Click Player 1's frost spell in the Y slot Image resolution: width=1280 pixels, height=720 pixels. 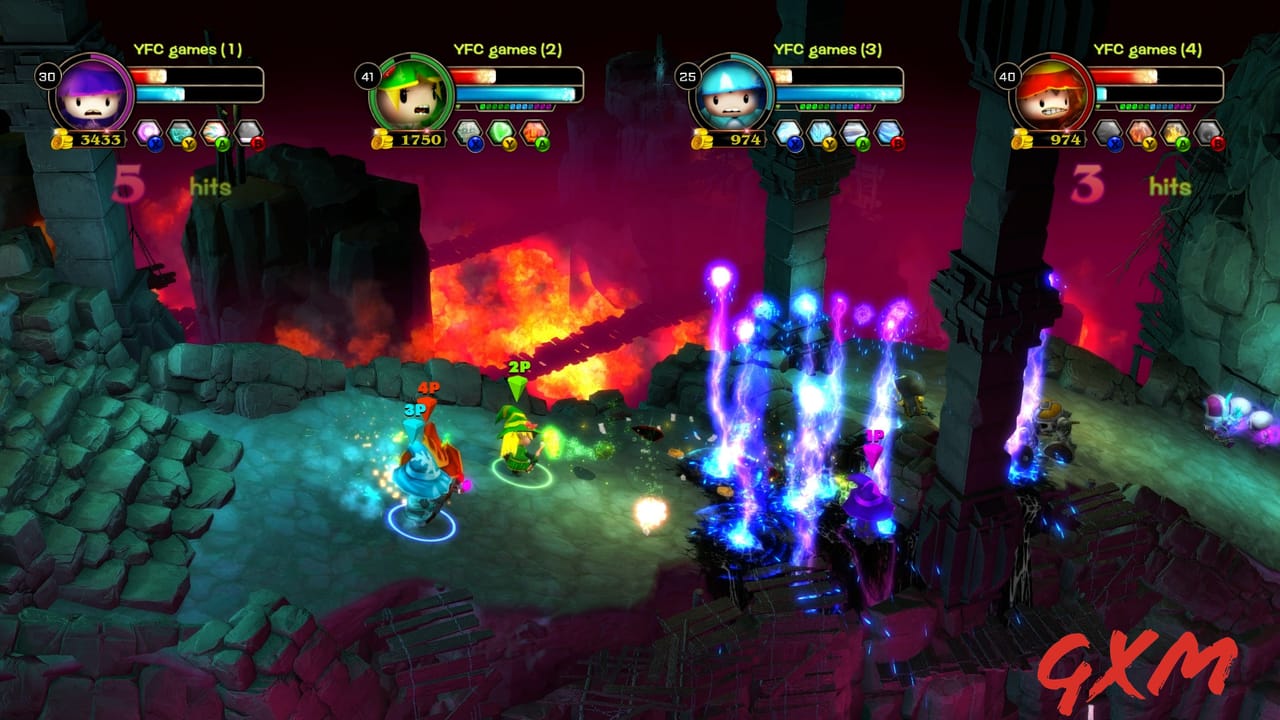[181, 130]
